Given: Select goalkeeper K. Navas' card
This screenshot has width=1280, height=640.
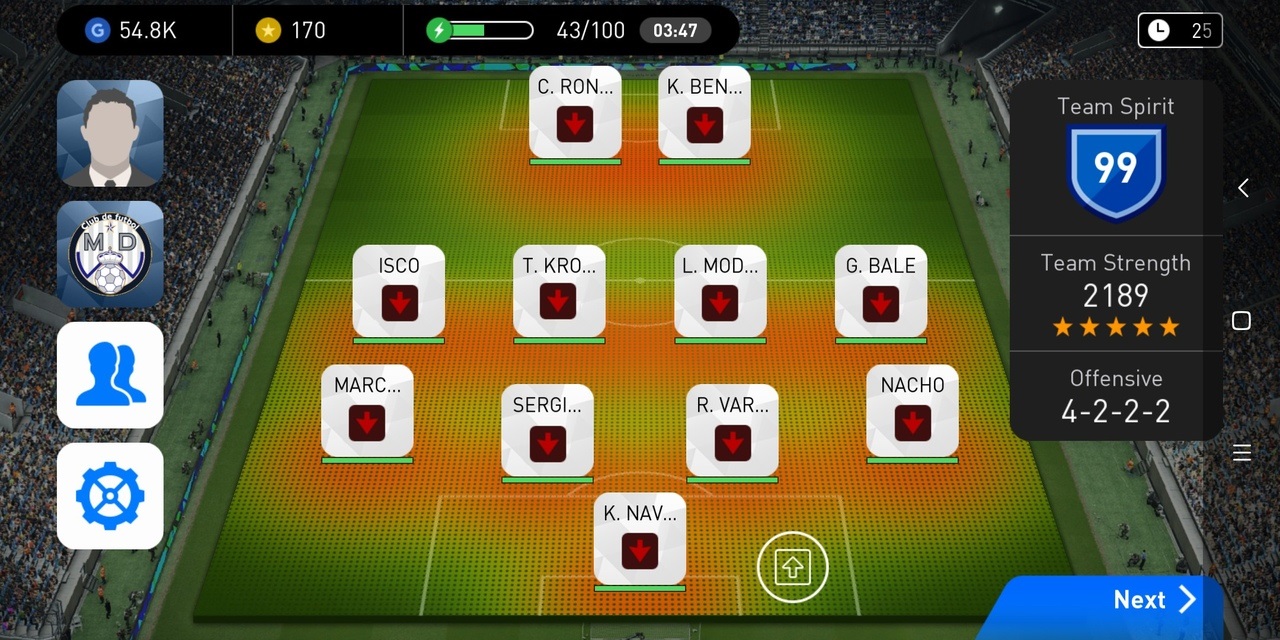Looking at the screenshot, I should pyautogui.click(x=640, y=540).
